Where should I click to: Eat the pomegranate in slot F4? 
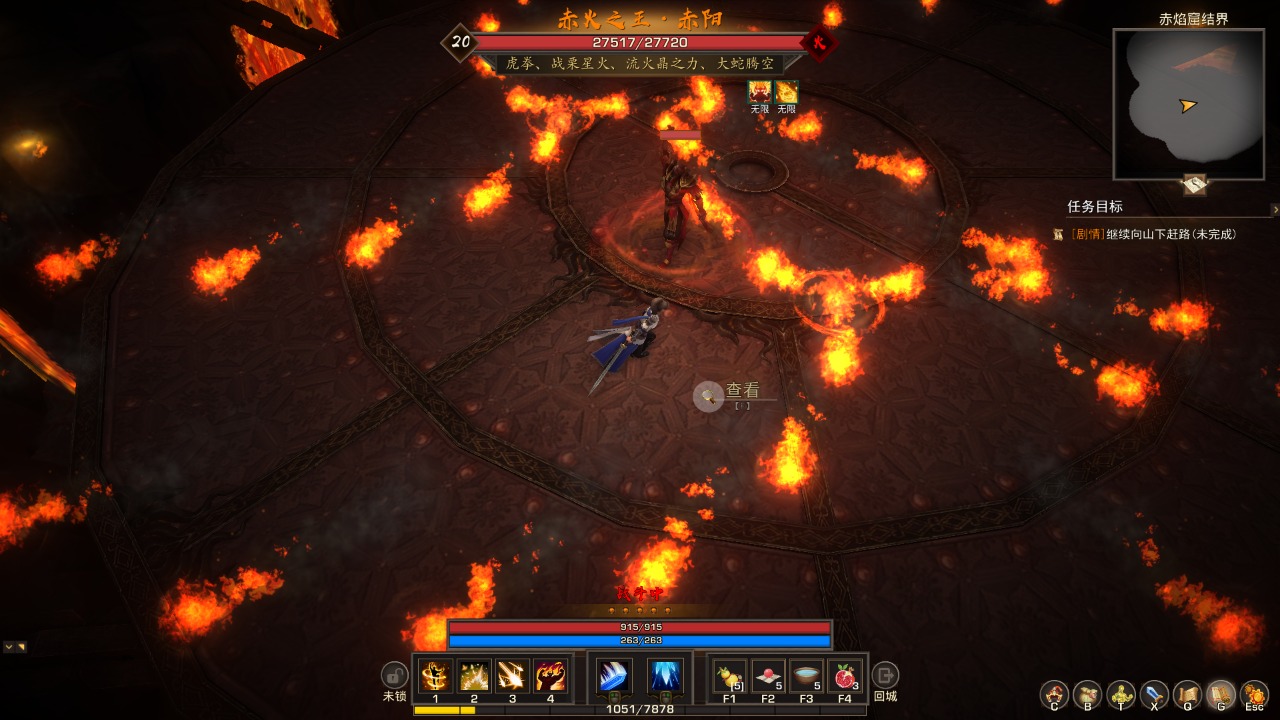click(x=844, y=677)
